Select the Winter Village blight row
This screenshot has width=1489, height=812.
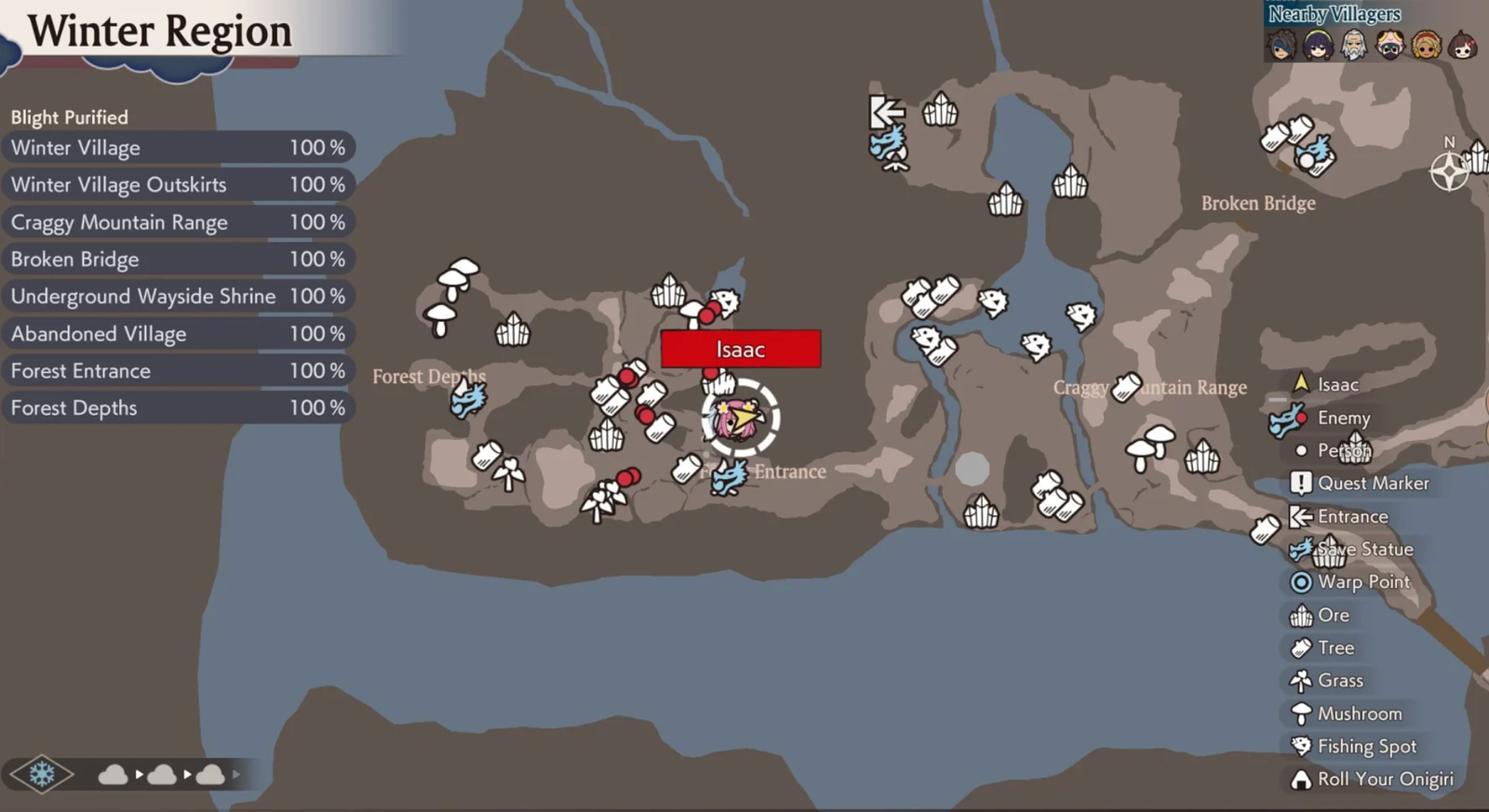click(177, 148)
